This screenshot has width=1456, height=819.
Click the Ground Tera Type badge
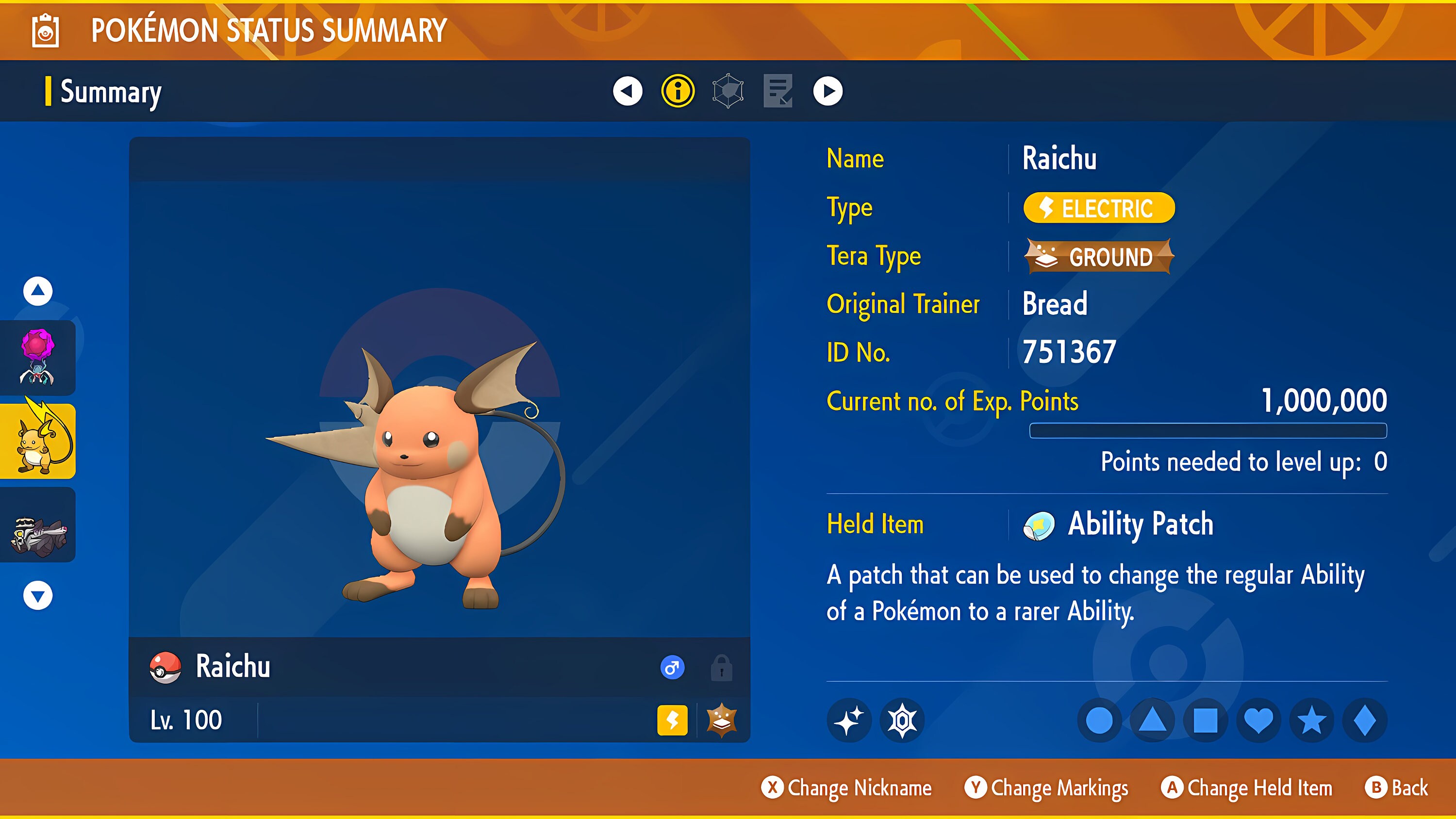point(1099,257)
